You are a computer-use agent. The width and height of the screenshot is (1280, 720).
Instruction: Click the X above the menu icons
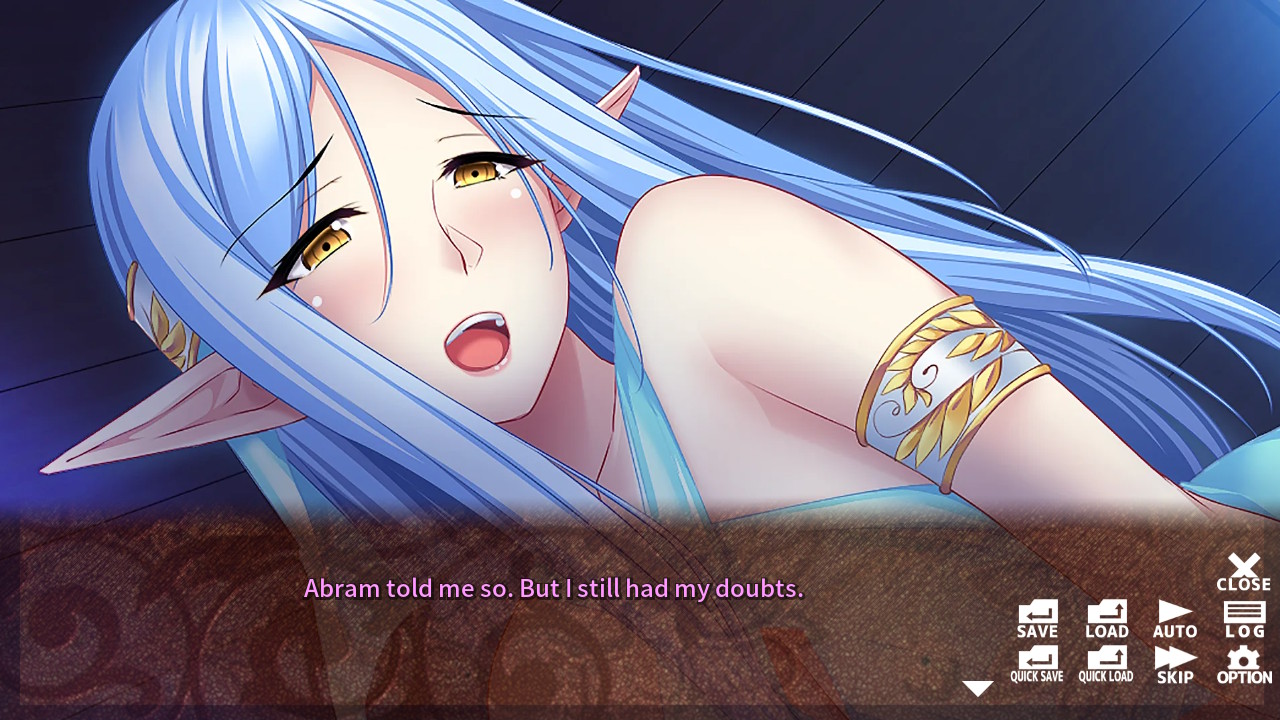pos(1243,565)
